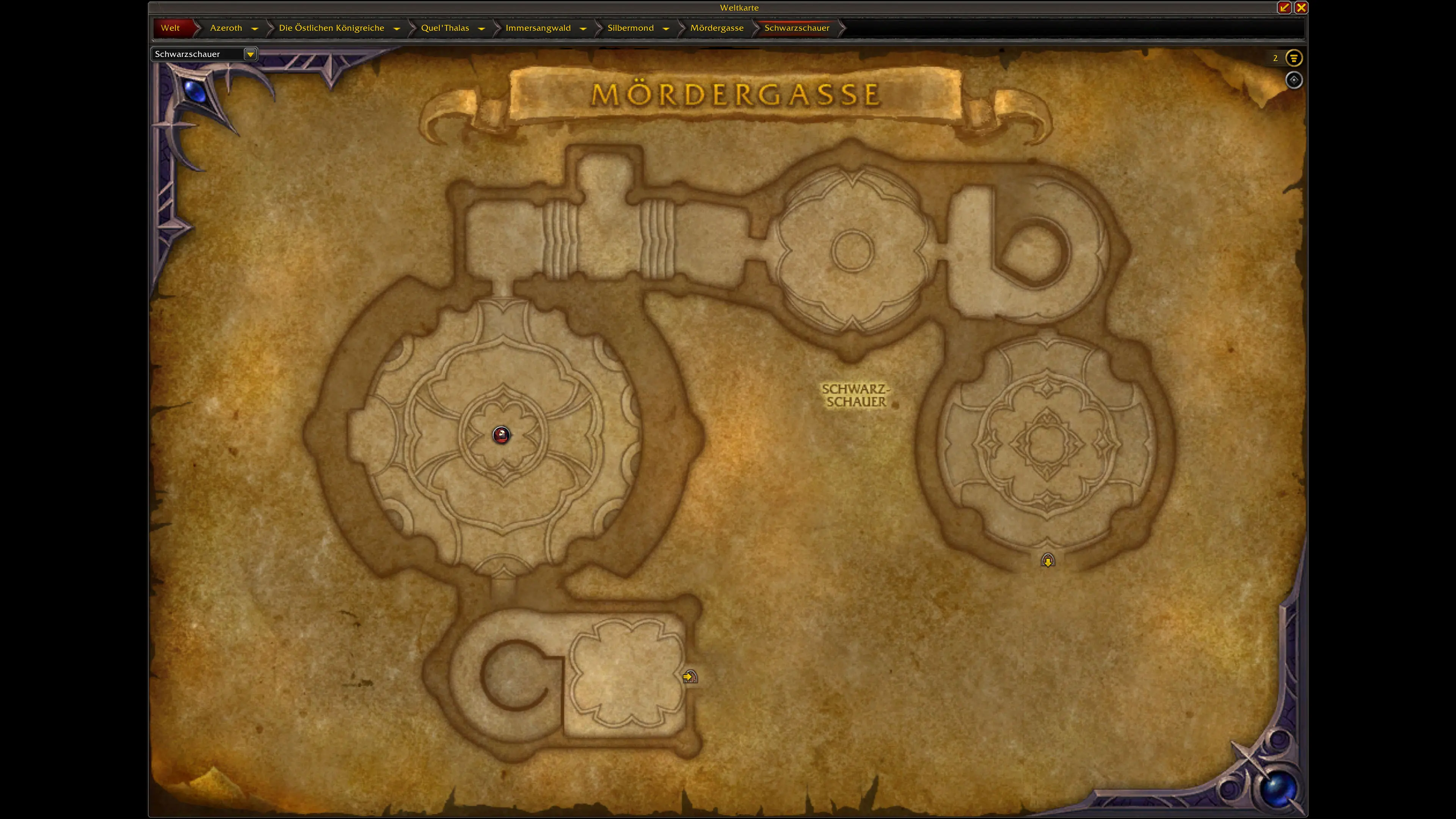
Task: Select the Azeroth breadcrumb
Action: coord(226,28)
